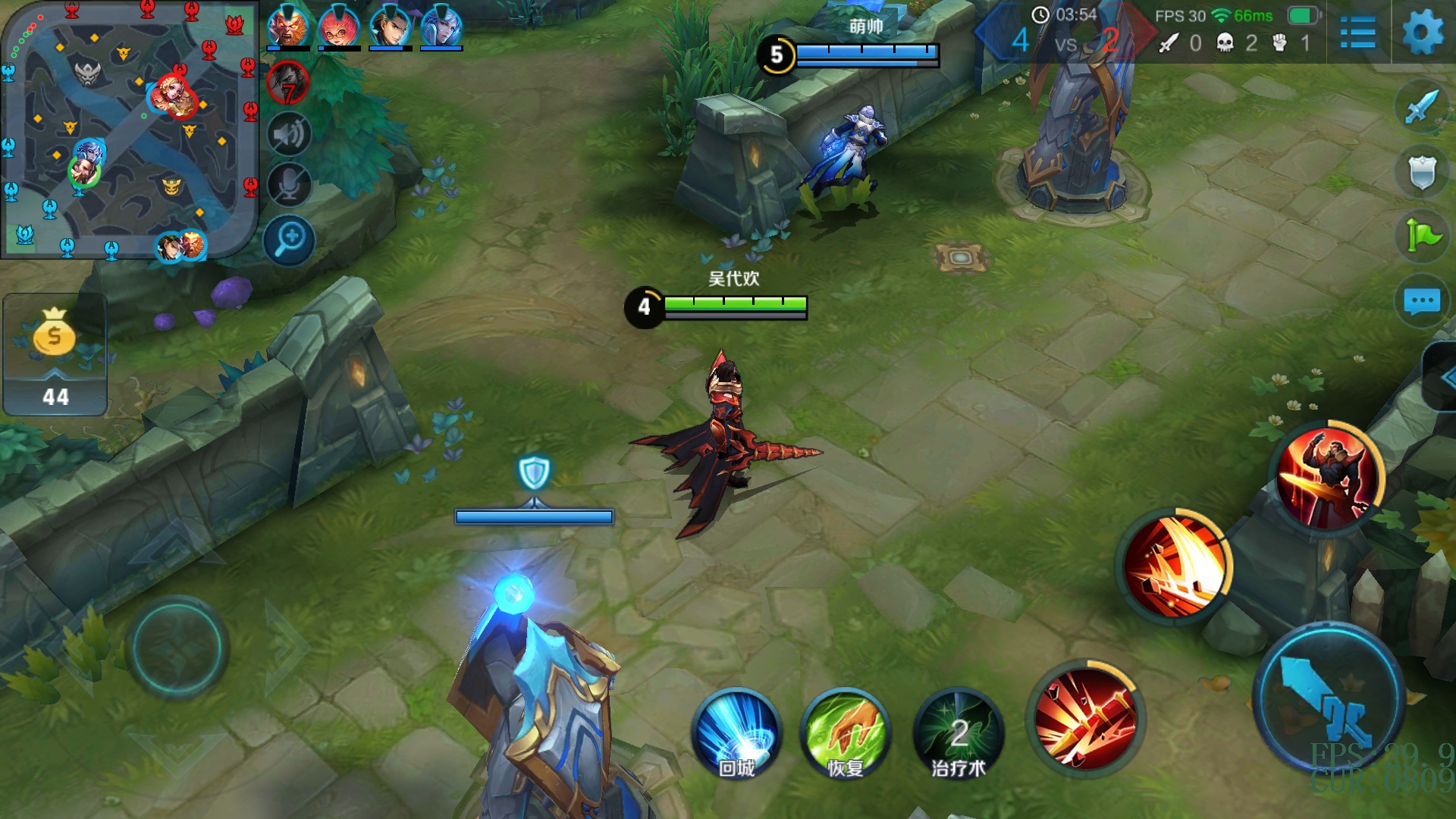Open the quick chat bubble
The image size is (1456, 819).
coord(1421,301)
